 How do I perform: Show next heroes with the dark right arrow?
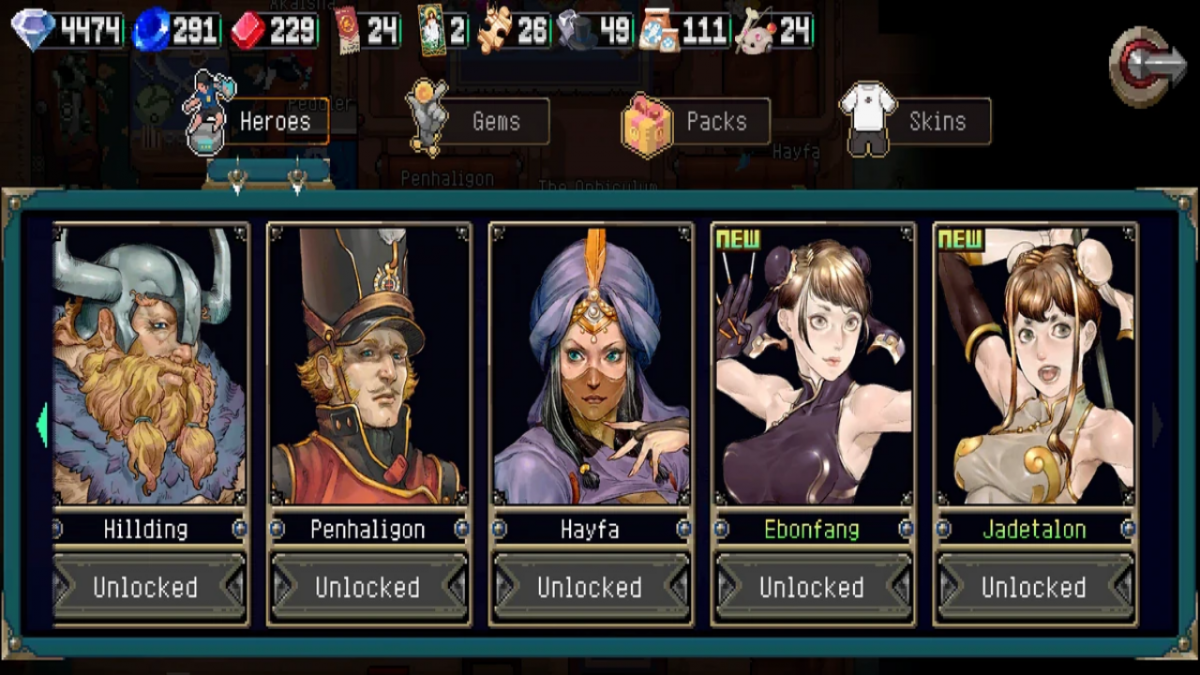(1157, 425)
